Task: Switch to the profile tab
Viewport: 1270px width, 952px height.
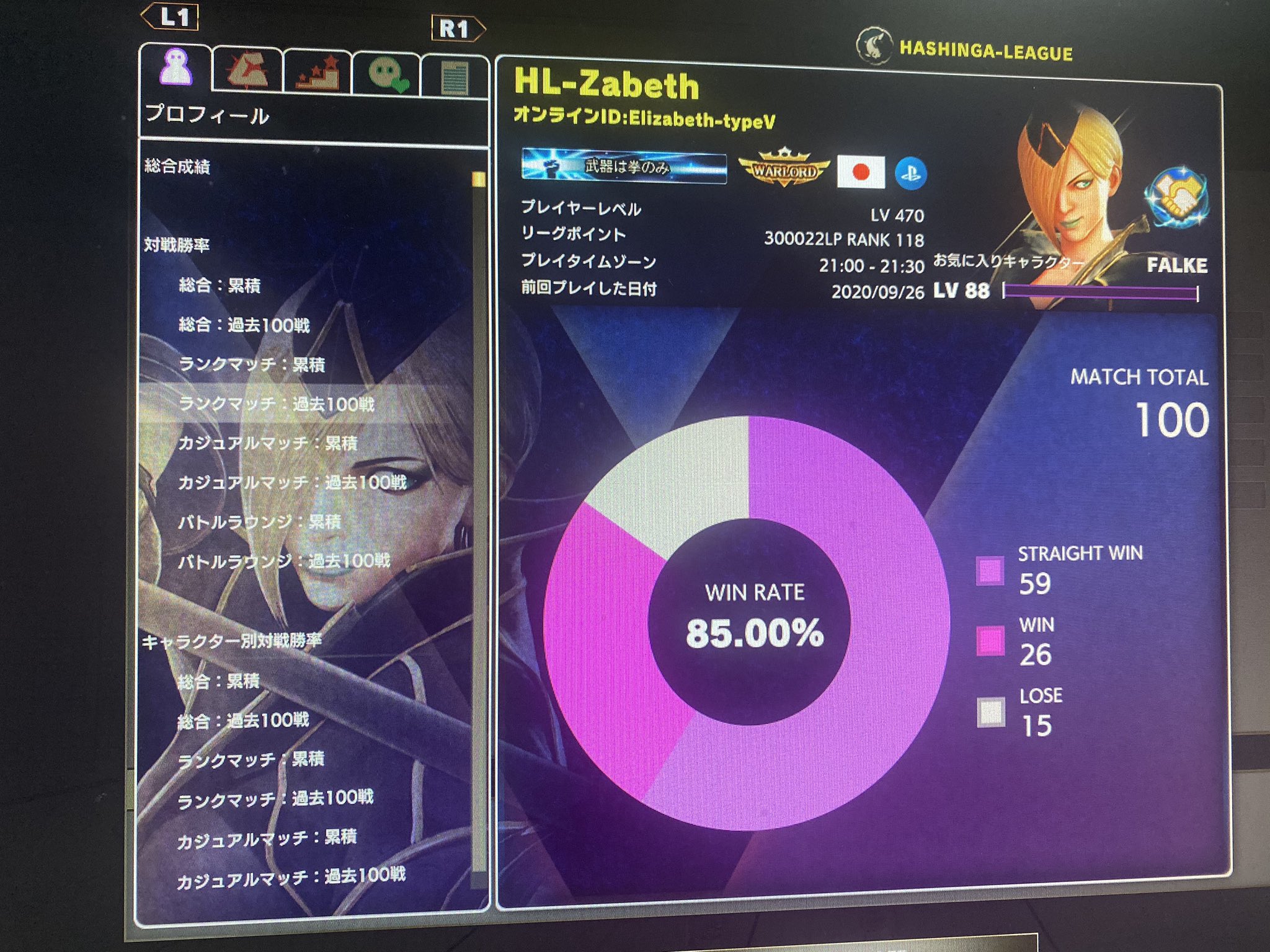Action: click(x=178, y=68)
